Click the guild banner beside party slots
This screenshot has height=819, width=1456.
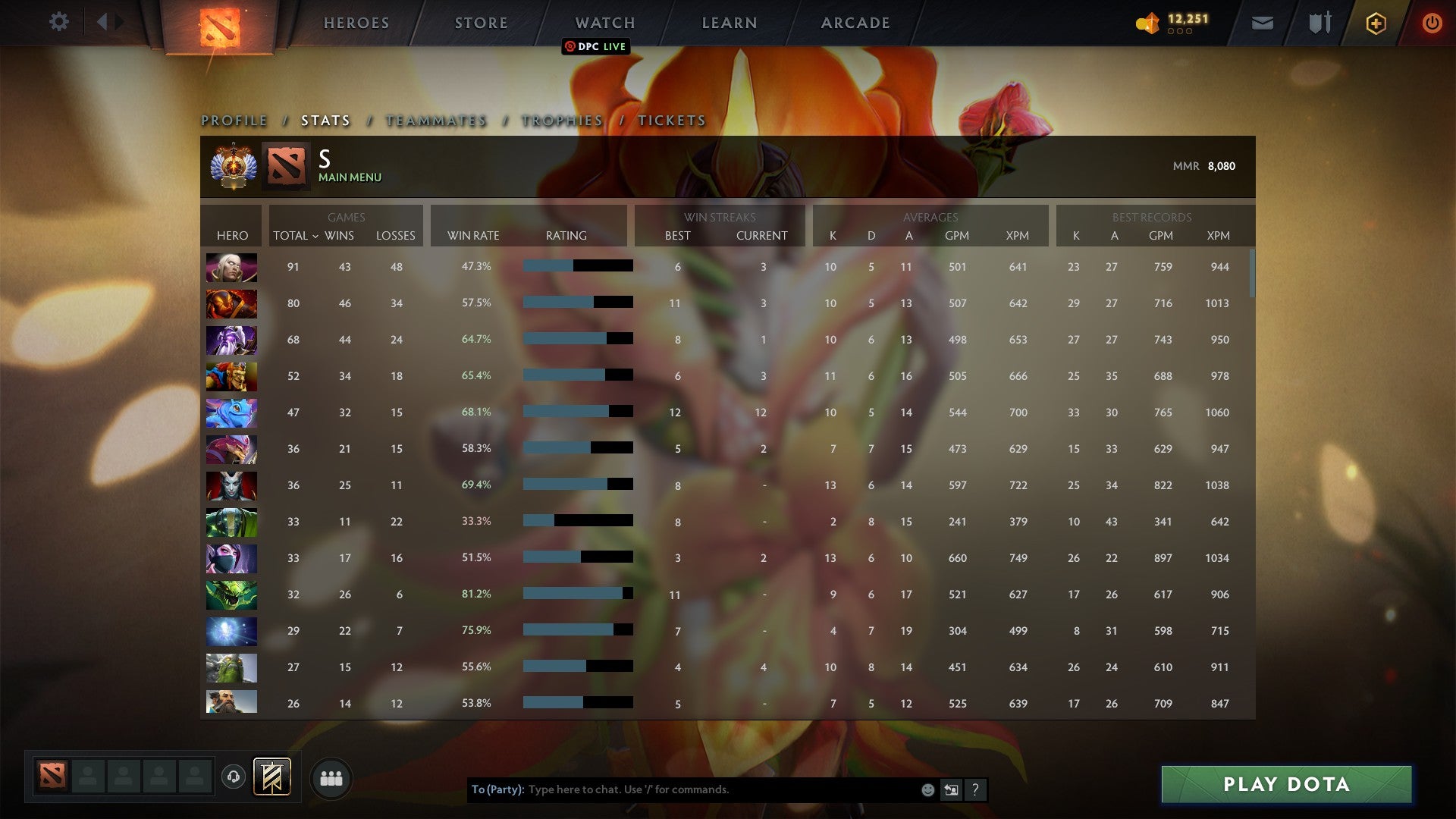coord(273,777)
